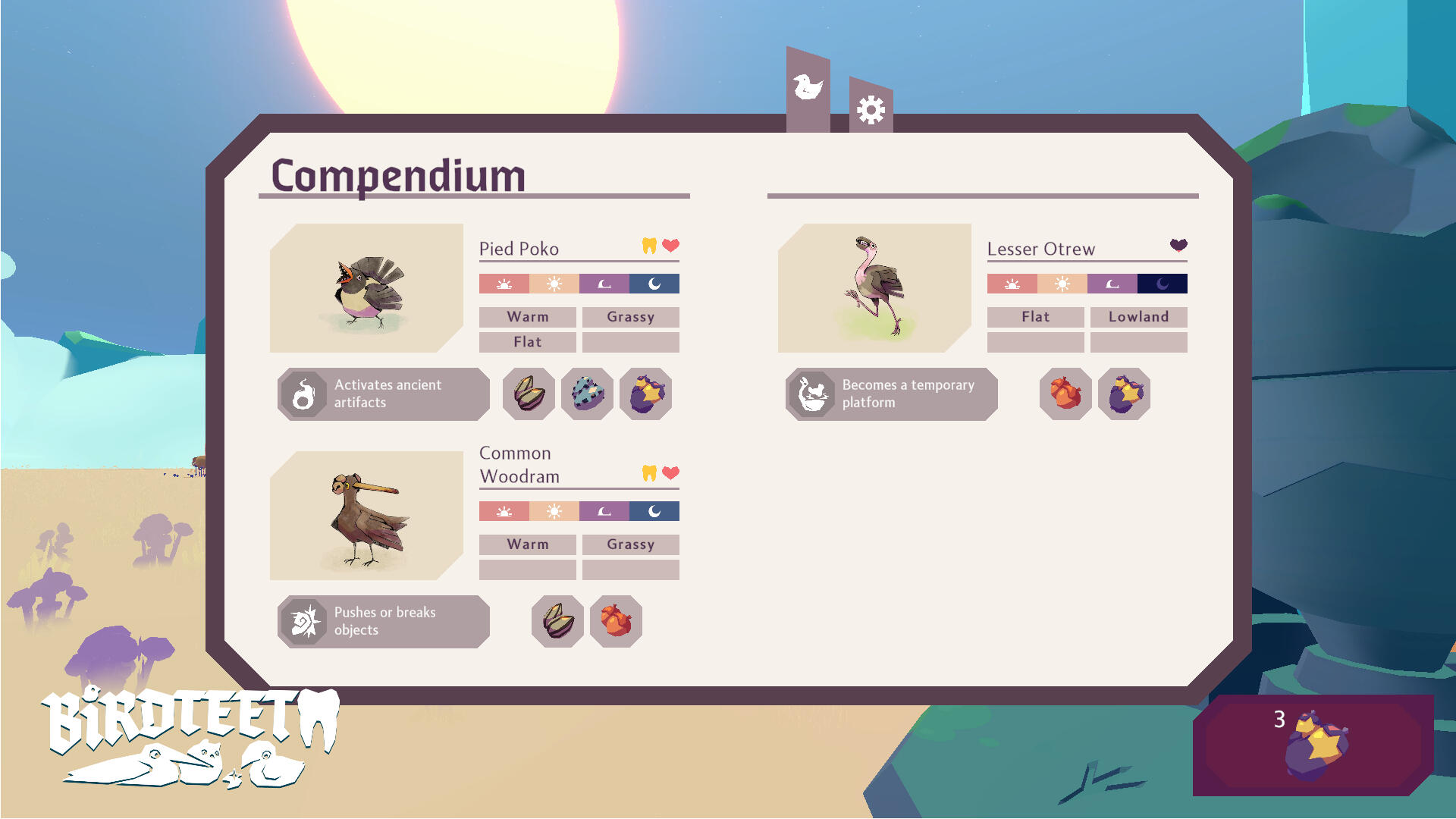Image resolution: width=1456 pixels, height=819 pixels.
Task: Click the Lowland tag under Lesser Otrew
Action: coord(1138,317)
